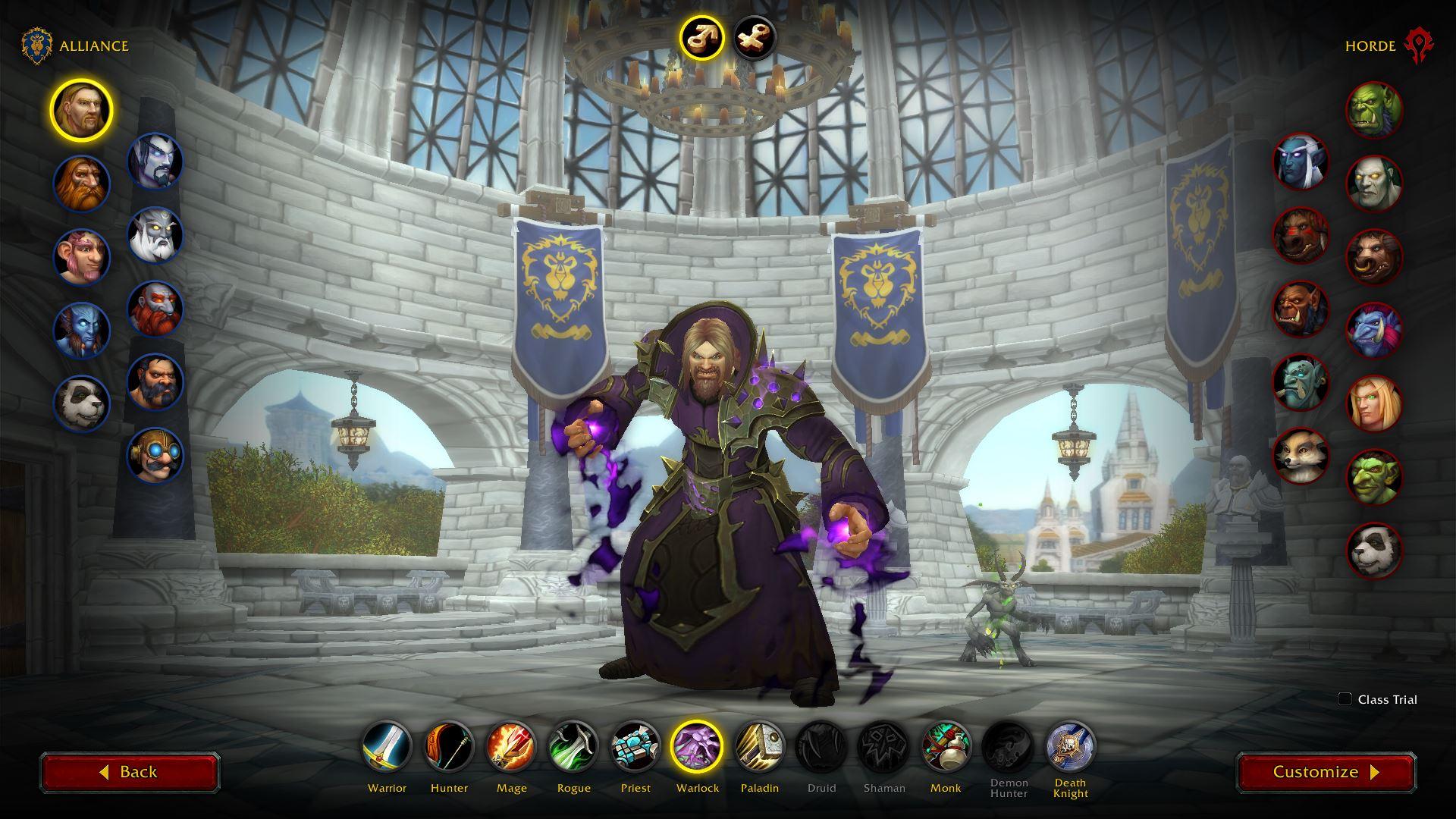Viewport: 1456px width, 819px height.
Task: Tick the Class Trial checkbox
Action: tap(1345, 699)
